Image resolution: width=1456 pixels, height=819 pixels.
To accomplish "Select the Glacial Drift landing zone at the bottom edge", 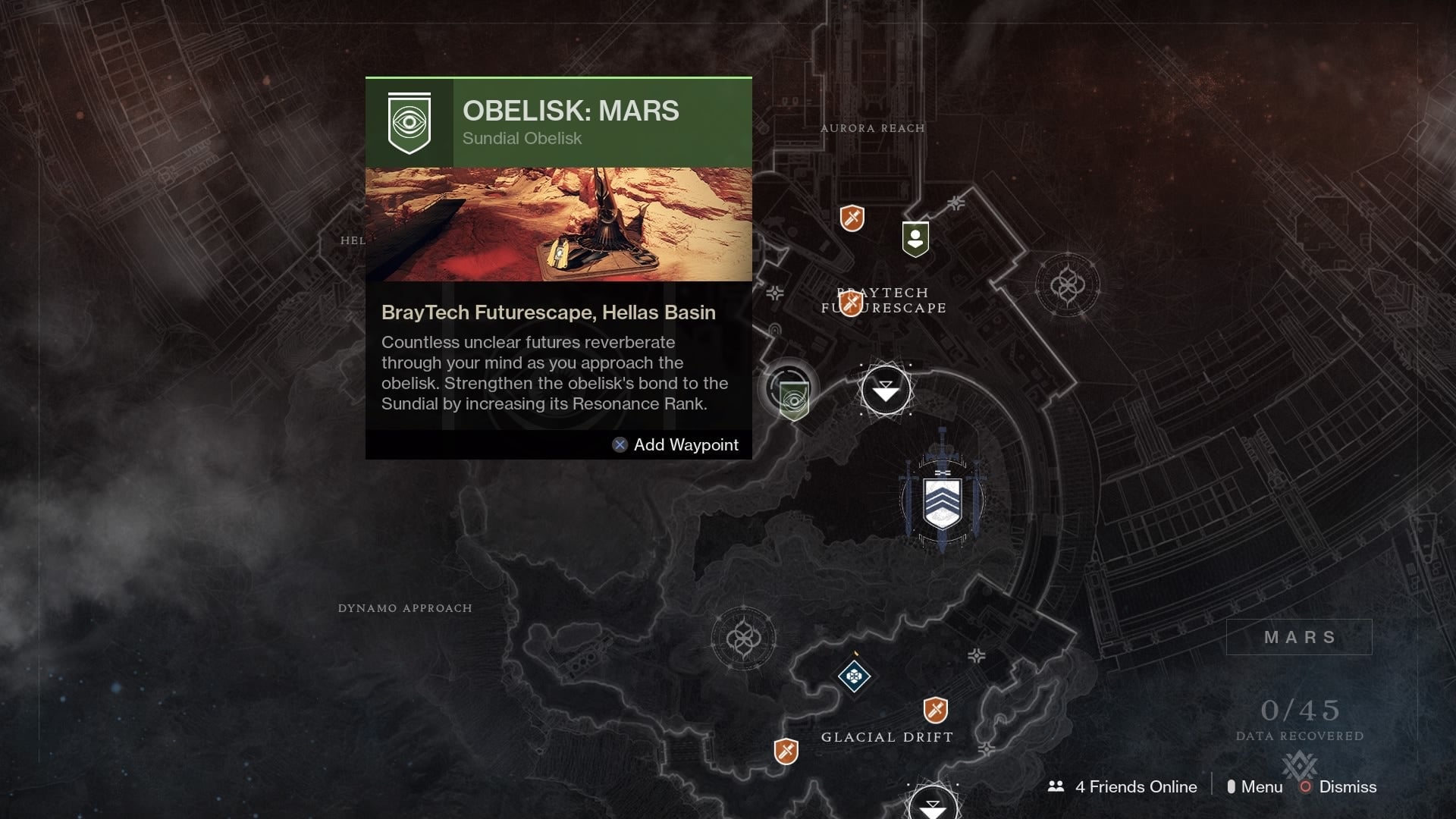I will pos(932,805).
